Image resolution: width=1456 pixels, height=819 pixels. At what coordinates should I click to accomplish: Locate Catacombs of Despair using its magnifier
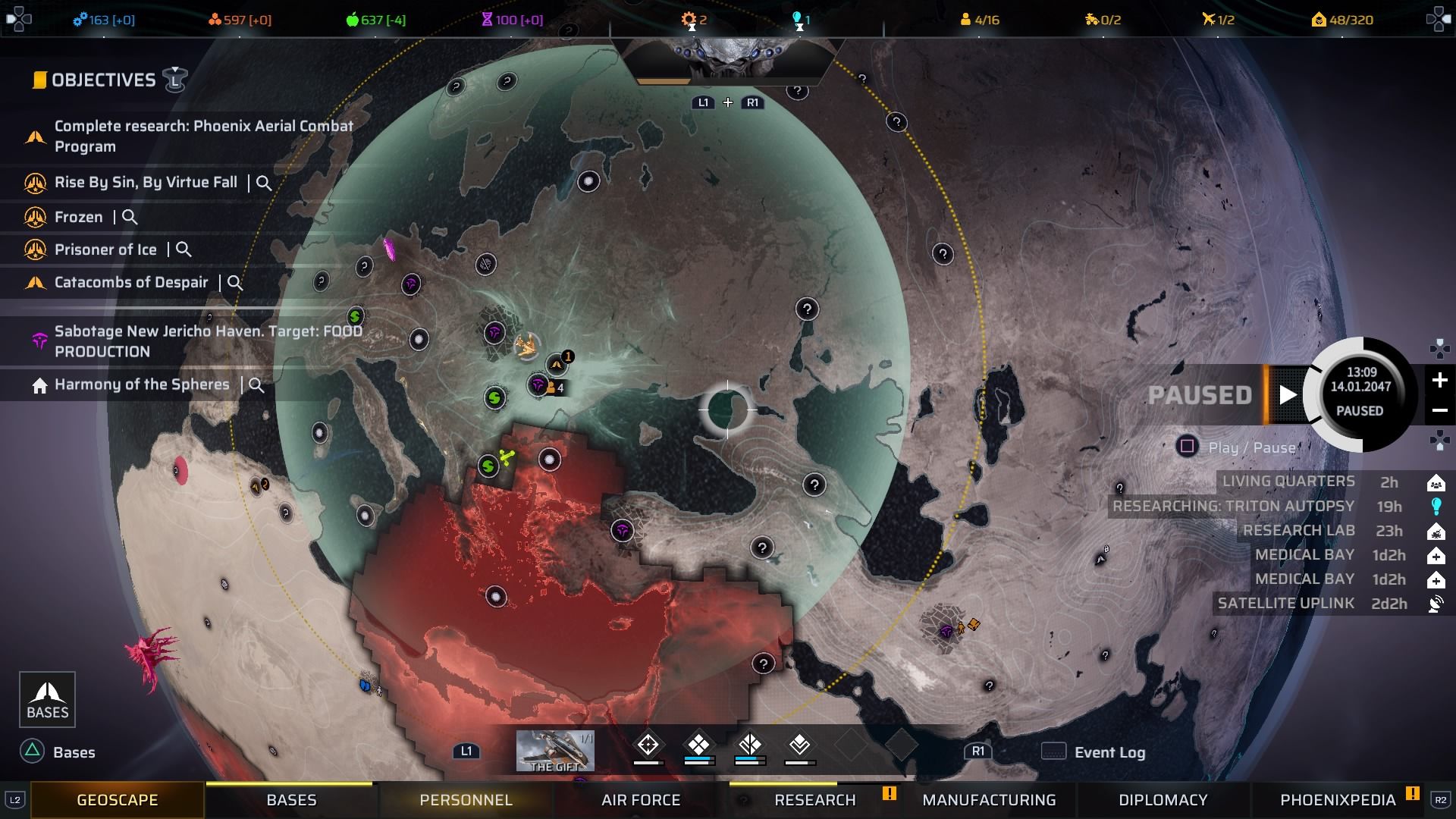pos(236,283)
